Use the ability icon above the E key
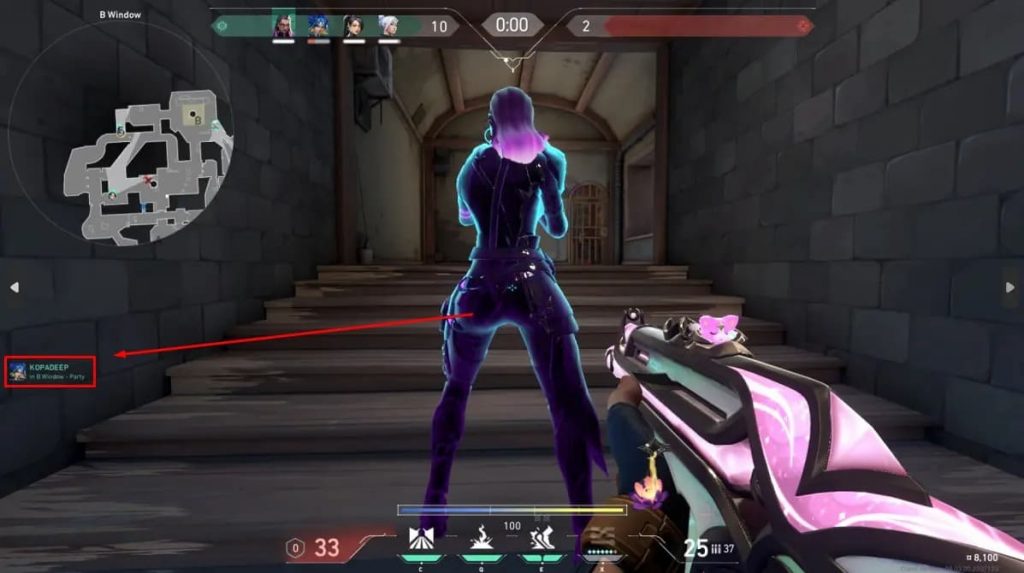The height and width of the screenshot is (573, 1024). (x=541, y=540)
